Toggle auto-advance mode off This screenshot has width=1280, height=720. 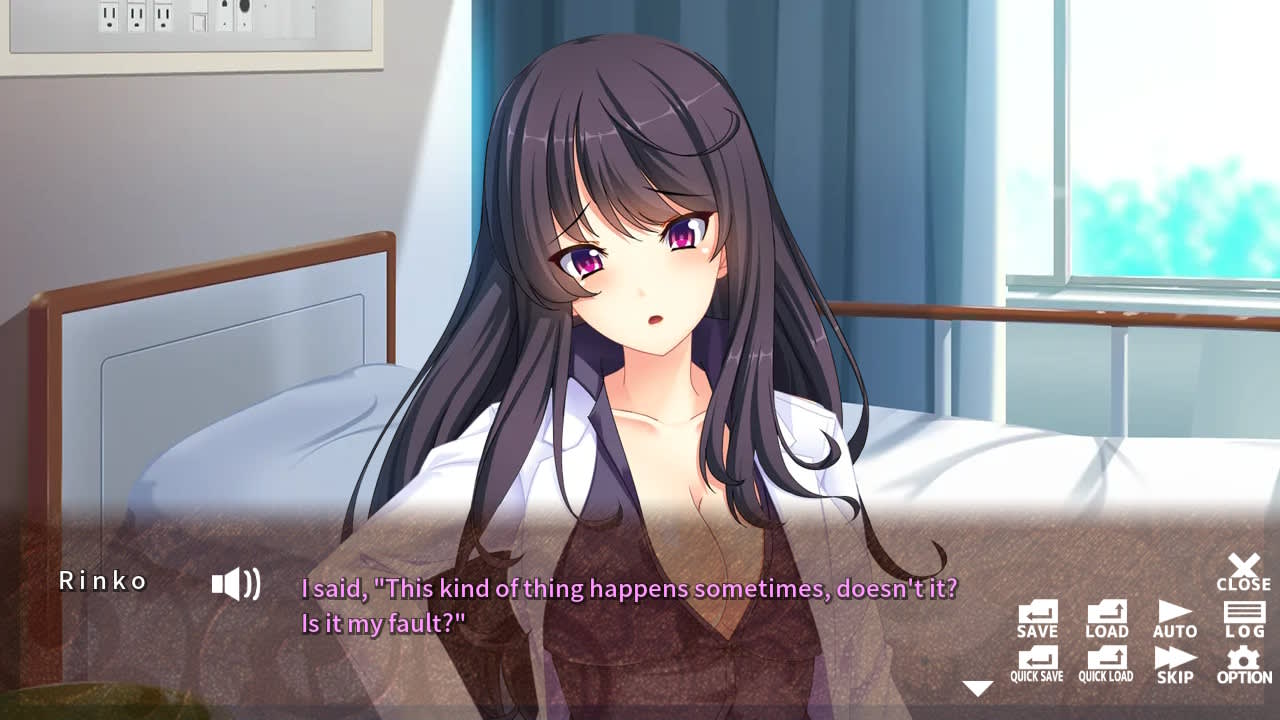click(x=1175, y=619)
